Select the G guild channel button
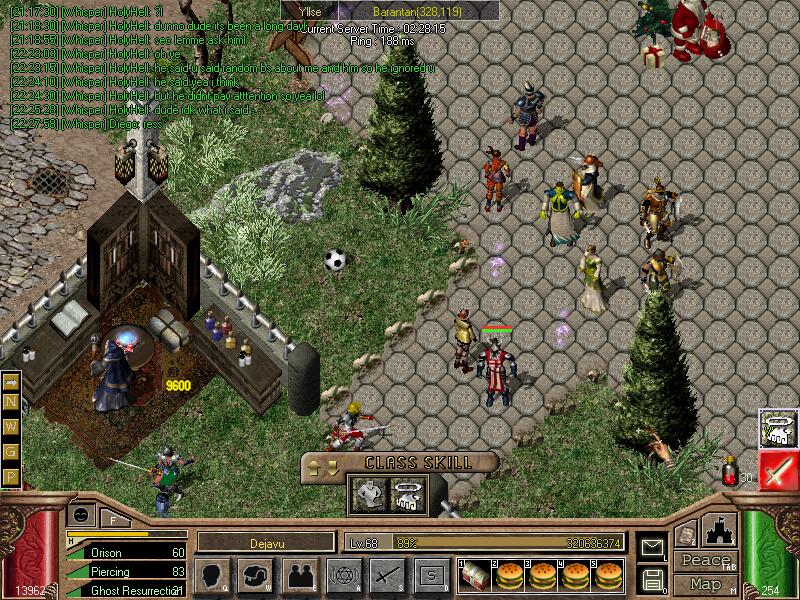 pyautogui.click(x=11, y=452)
